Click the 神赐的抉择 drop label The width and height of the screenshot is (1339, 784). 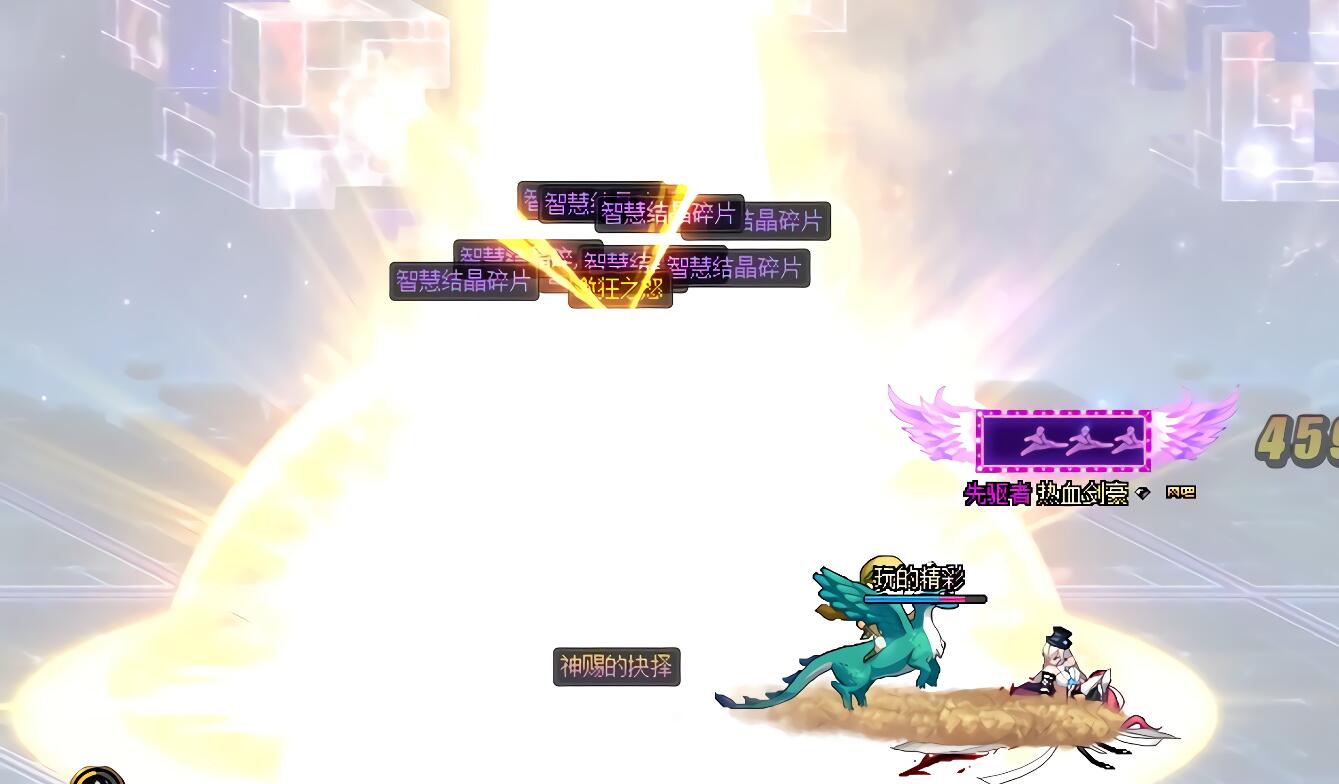point(616,667)
